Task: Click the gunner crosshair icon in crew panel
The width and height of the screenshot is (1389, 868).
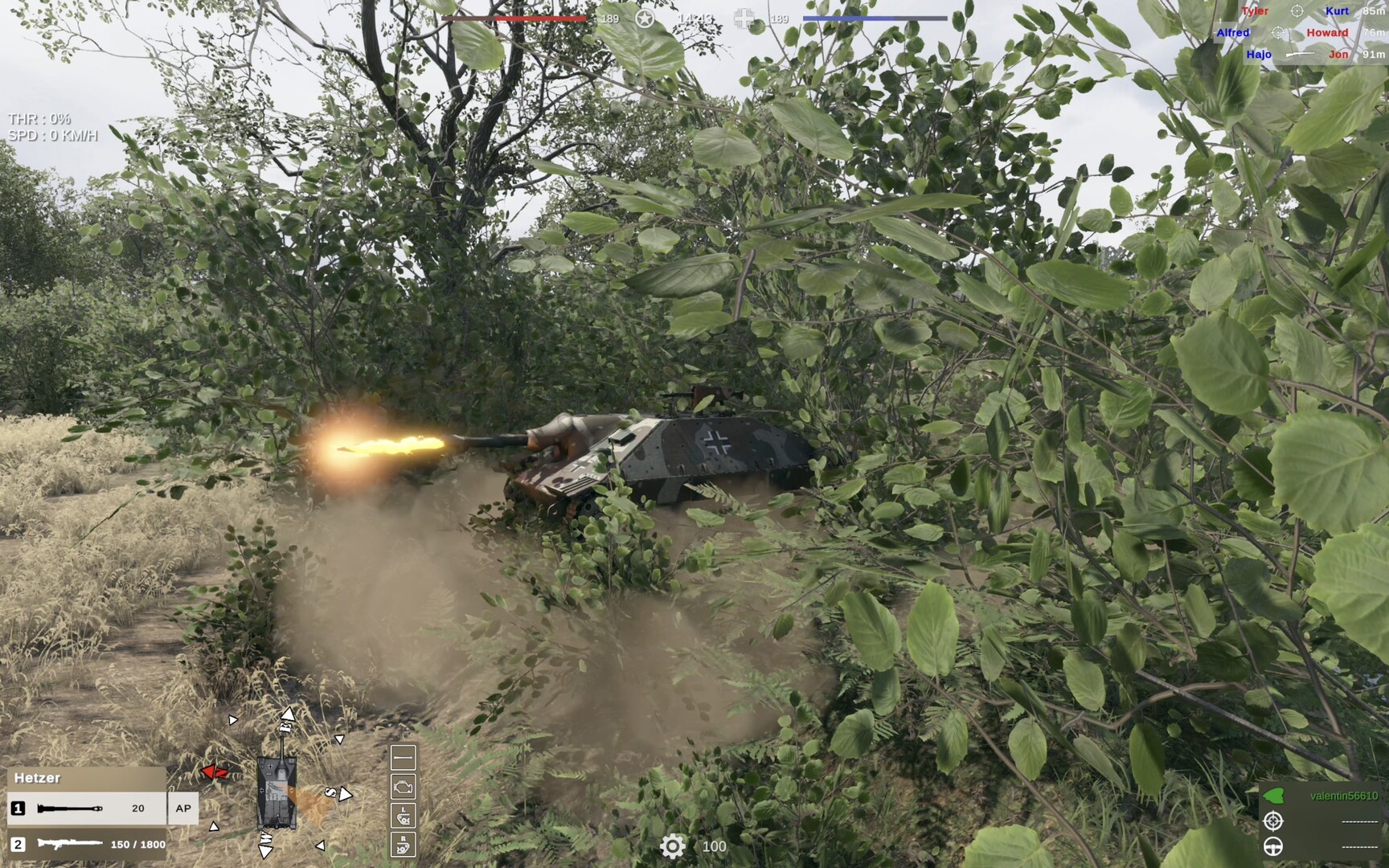Action: click(1272, 821)
